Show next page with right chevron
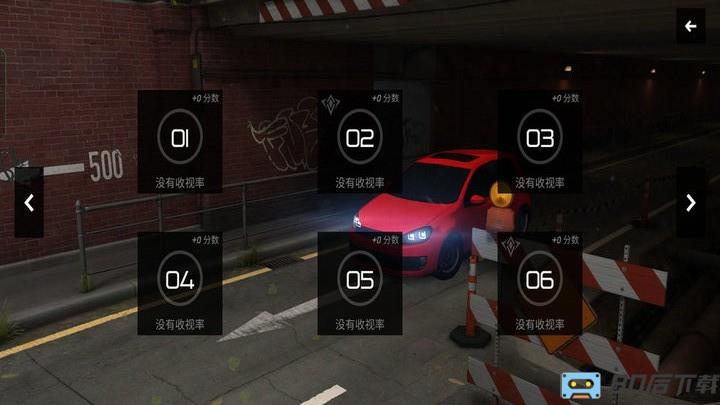The width and height of the screenshot is (720, 405). (691, 203)
